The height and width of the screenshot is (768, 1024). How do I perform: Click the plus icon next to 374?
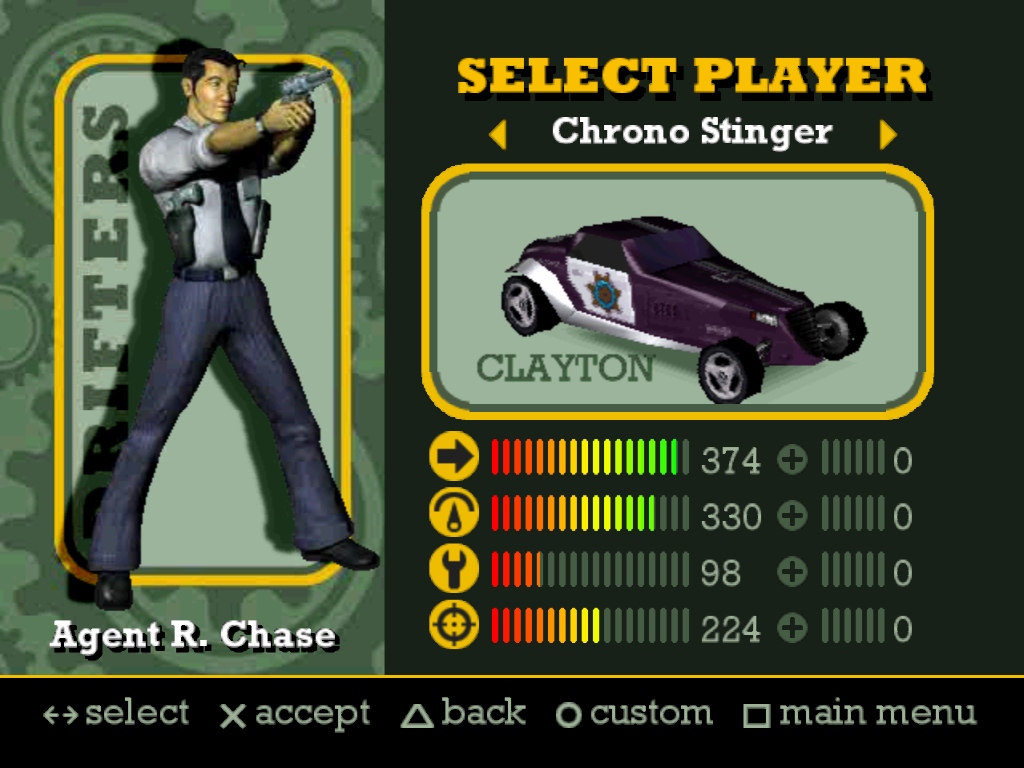click(x=792, y=460)
